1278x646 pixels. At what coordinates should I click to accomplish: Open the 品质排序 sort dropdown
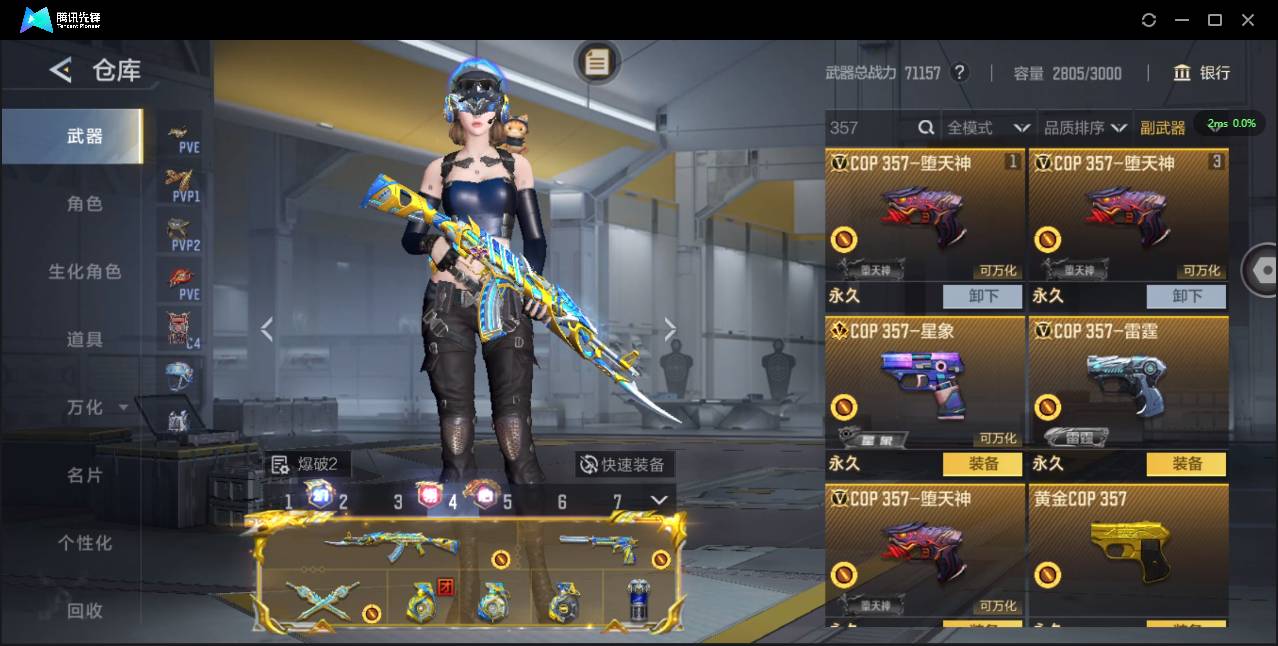(1085, 128)
